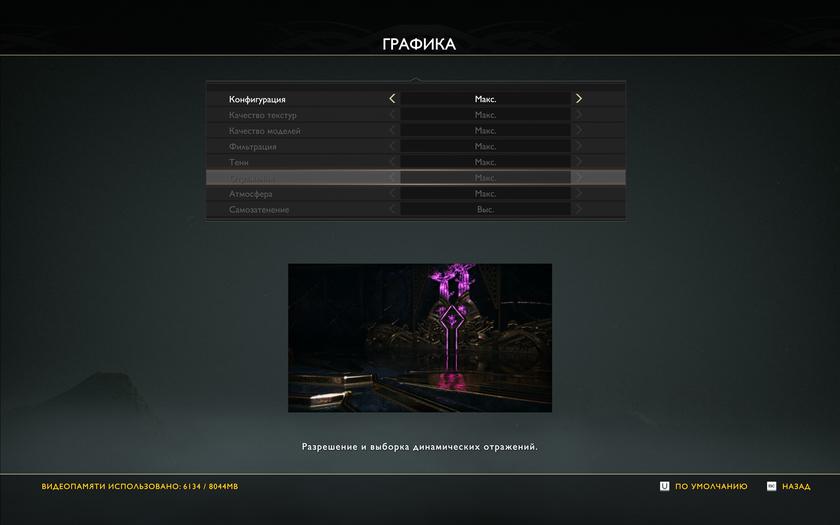
Task: Click the reflections preview image
Action: click(420, 338)
